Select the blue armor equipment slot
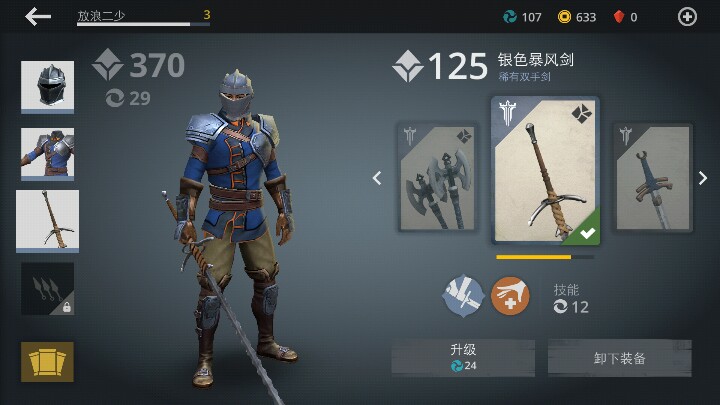This screenshot has height=405, width=720. (47, 153)
